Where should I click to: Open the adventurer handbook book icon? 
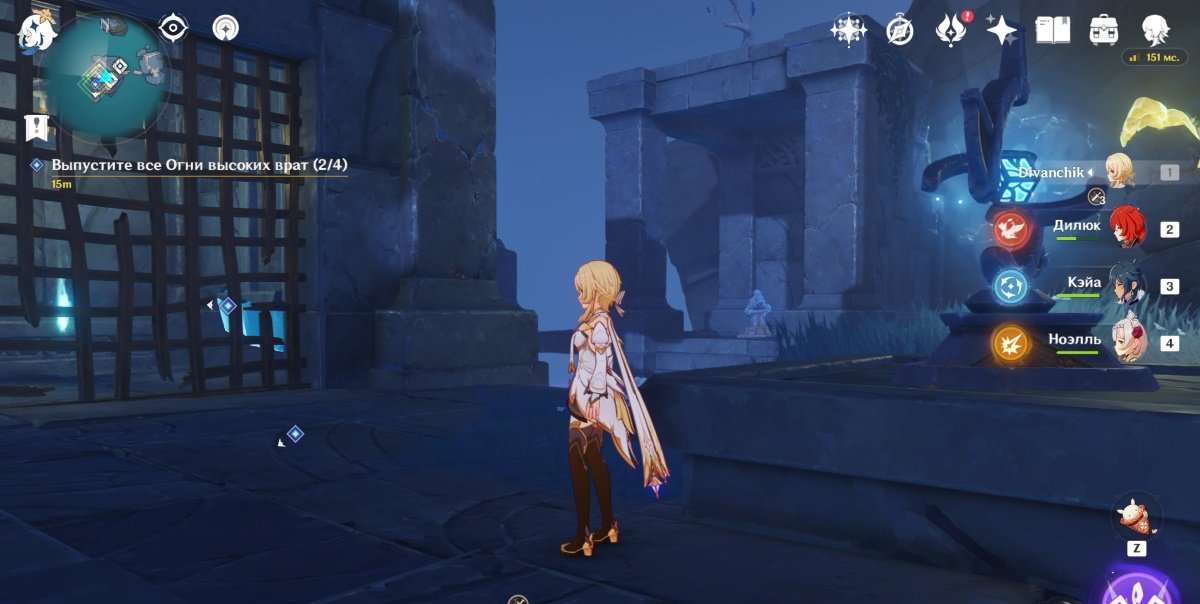pos(1052,30)
